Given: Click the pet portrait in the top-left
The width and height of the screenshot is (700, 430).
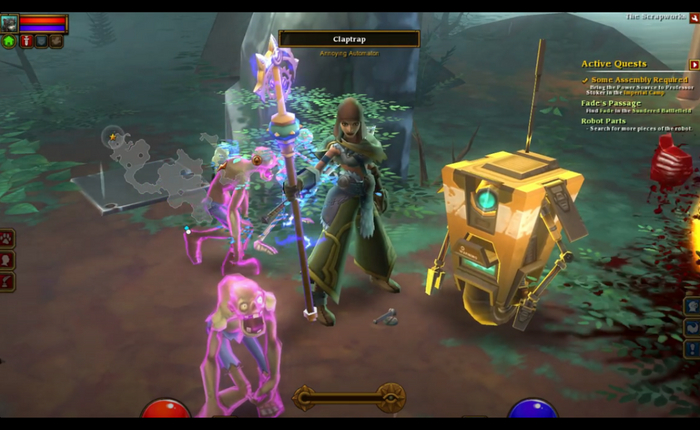Looking at the screenshot, I should coord(9,22).
